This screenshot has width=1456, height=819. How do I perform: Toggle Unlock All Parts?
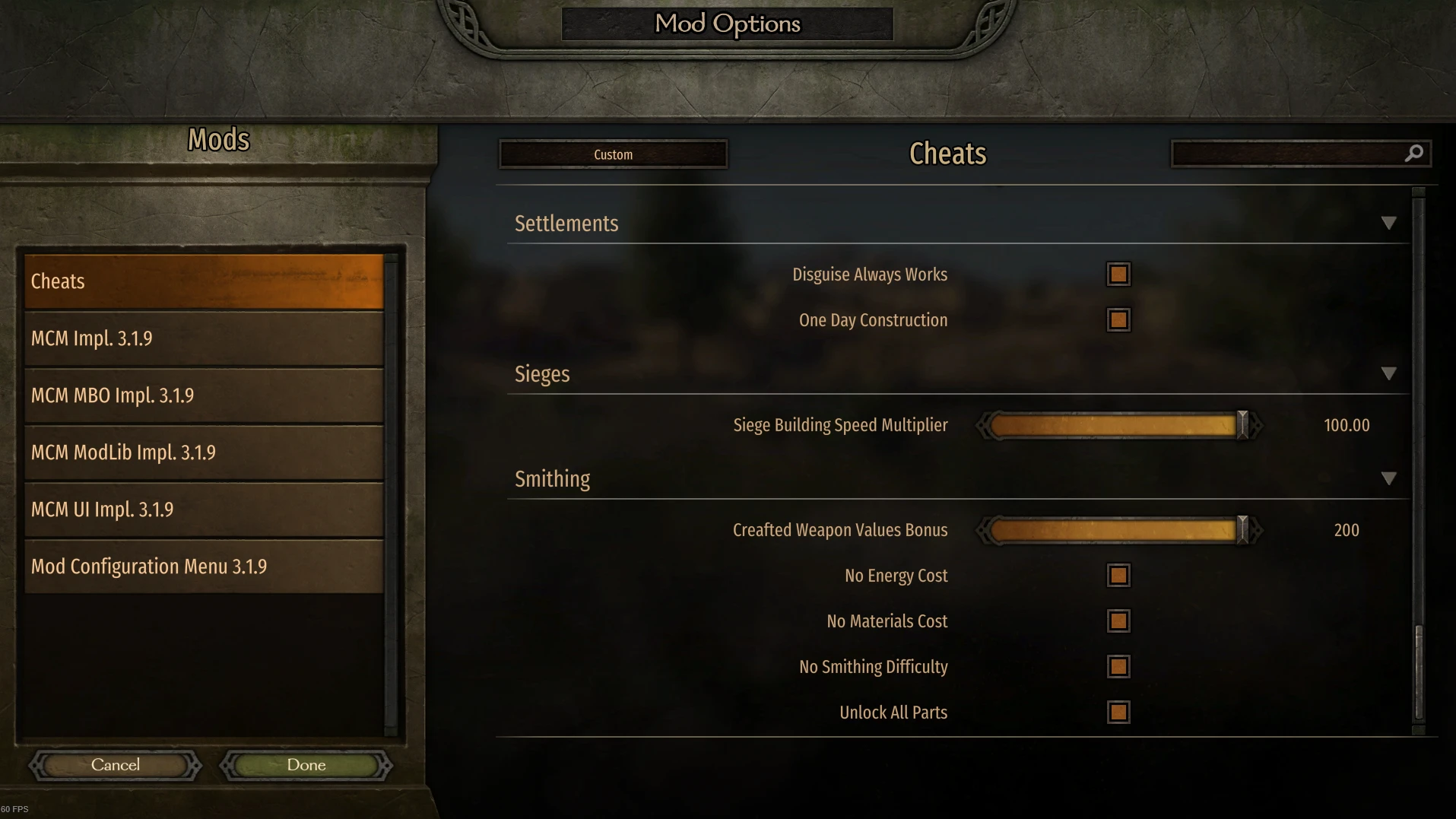[1117, 712]
